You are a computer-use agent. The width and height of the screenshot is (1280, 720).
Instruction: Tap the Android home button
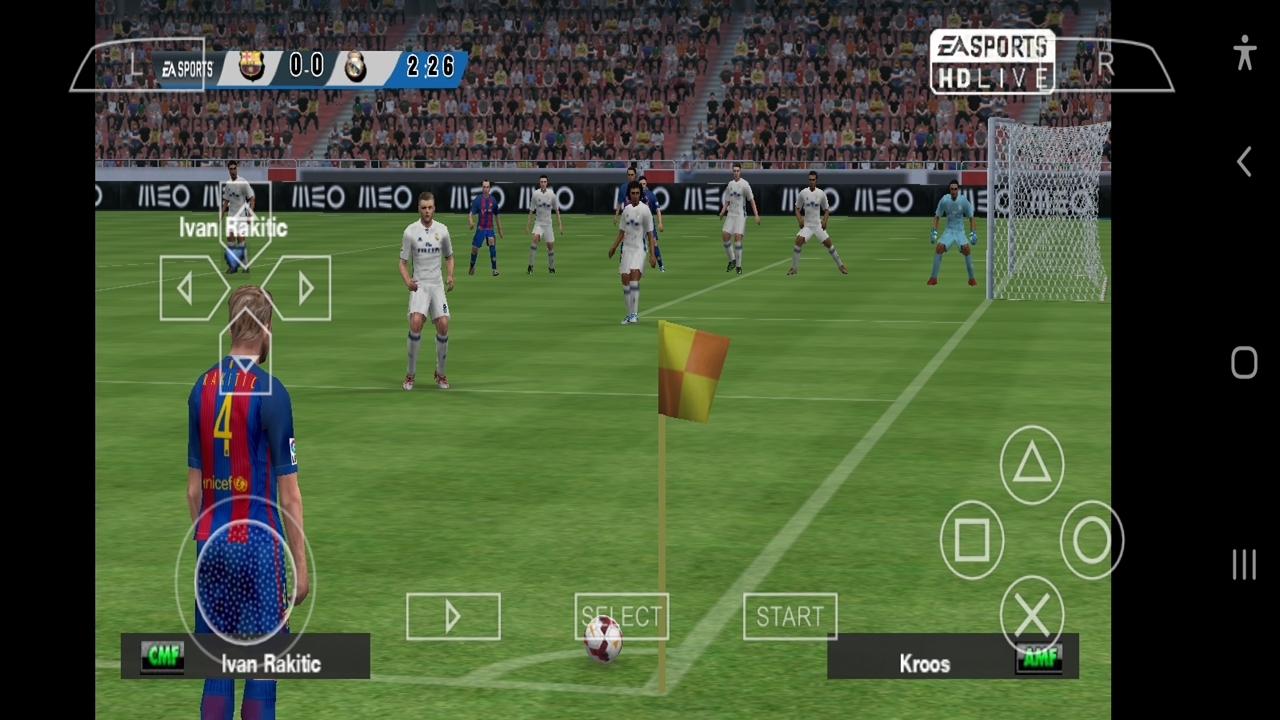1244,363
